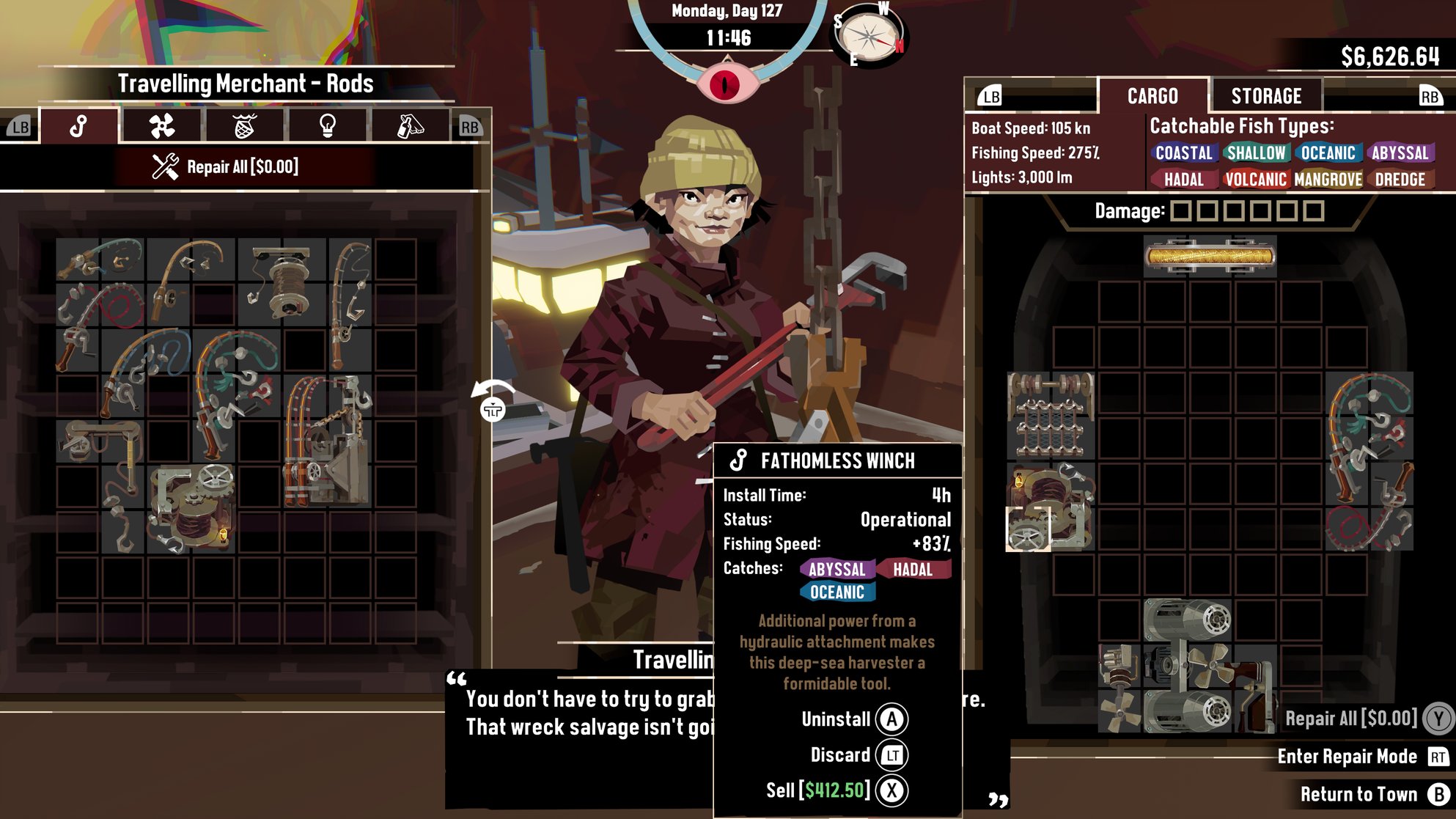Image resolution: width=1456 pixels, height=819 pixels.
Task: Open the CARGO tab
Action: (1152, 96)
